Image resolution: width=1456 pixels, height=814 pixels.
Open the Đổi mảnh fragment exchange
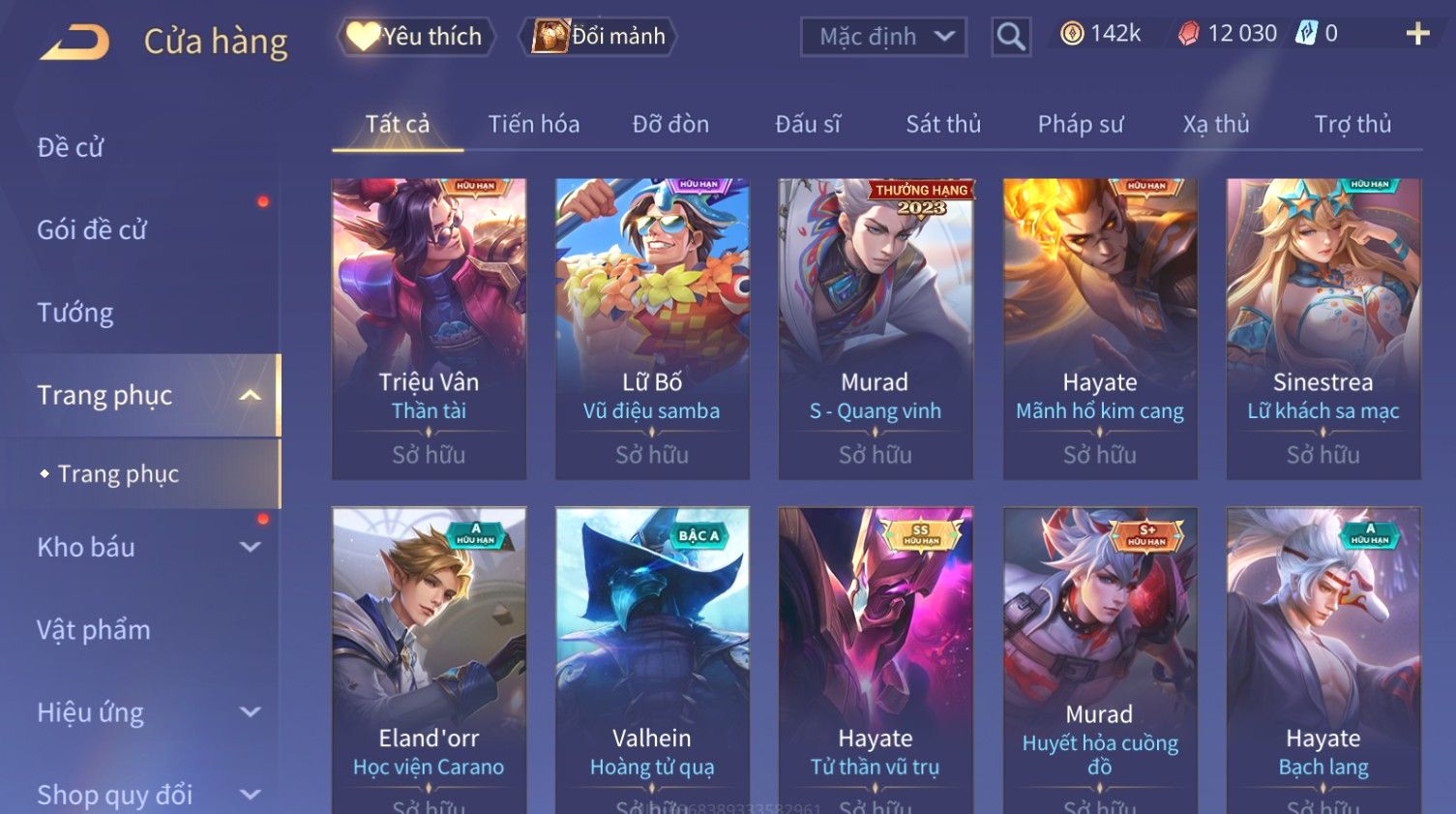pos(599,37)
